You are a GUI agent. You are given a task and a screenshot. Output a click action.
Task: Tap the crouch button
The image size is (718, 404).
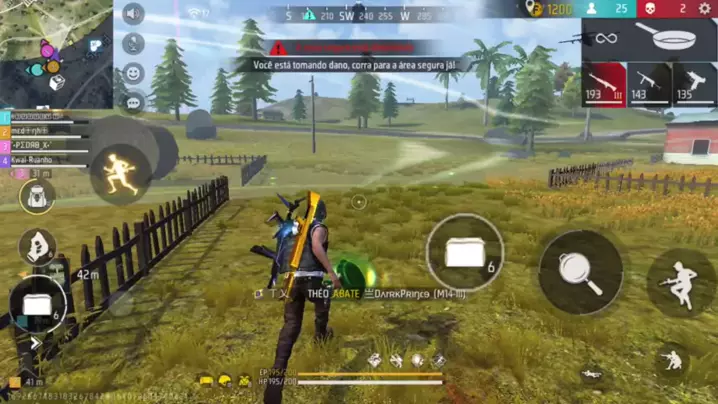click(671, 361)
